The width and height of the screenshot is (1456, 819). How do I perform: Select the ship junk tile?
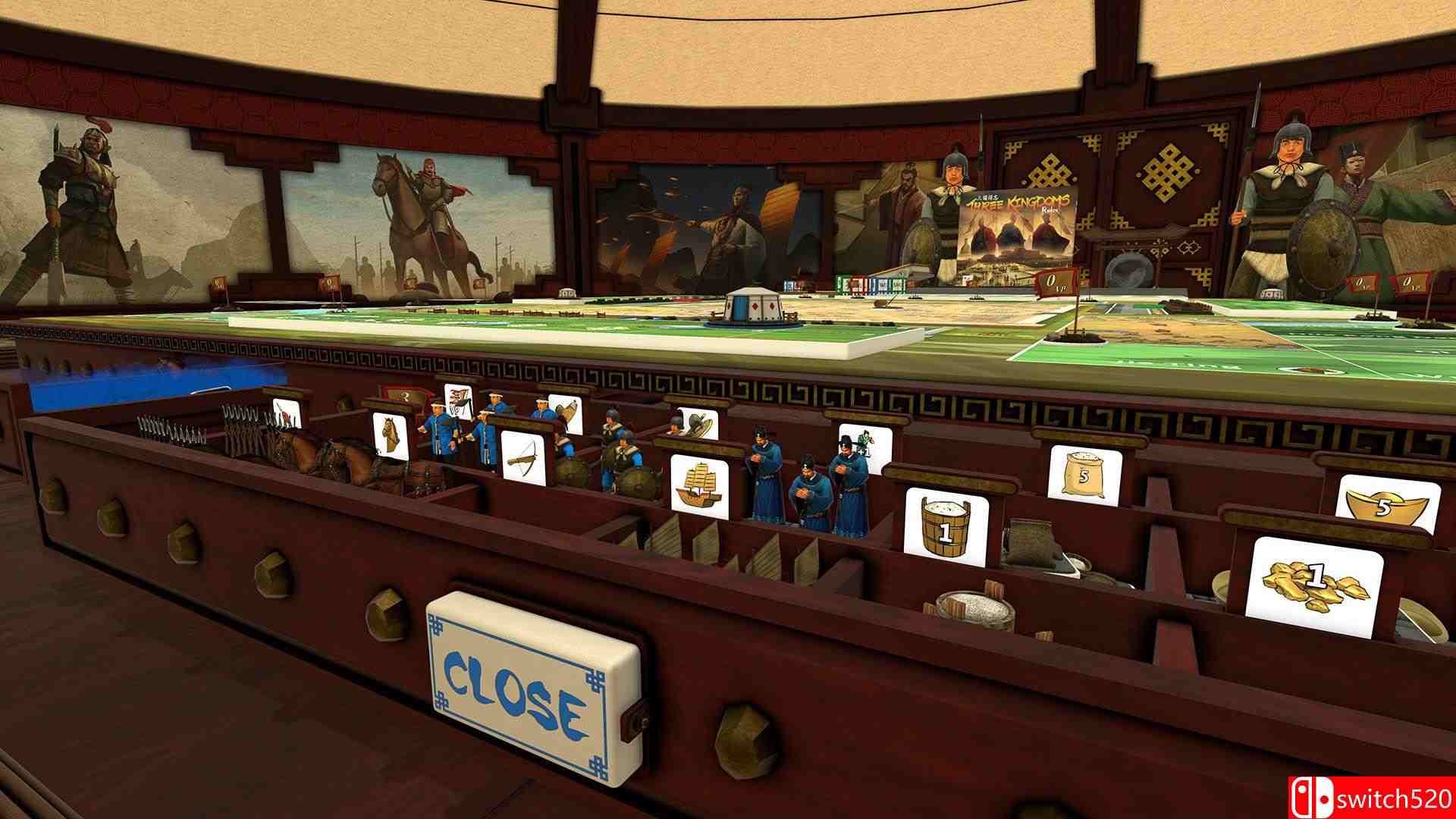click(698, 483)
